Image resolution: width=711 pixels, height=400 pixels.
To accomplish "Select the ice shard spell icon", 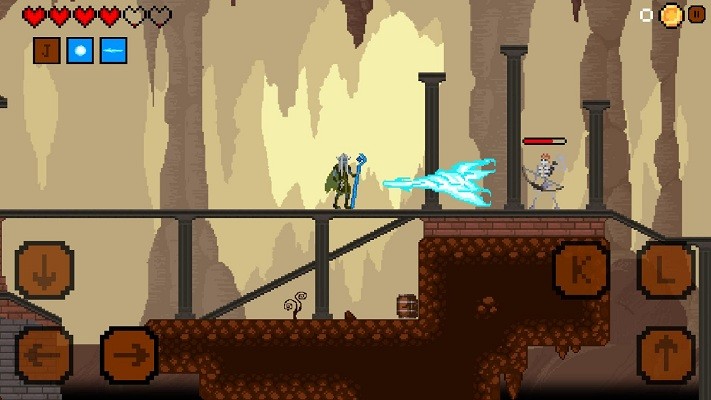I will coord(113,50).
